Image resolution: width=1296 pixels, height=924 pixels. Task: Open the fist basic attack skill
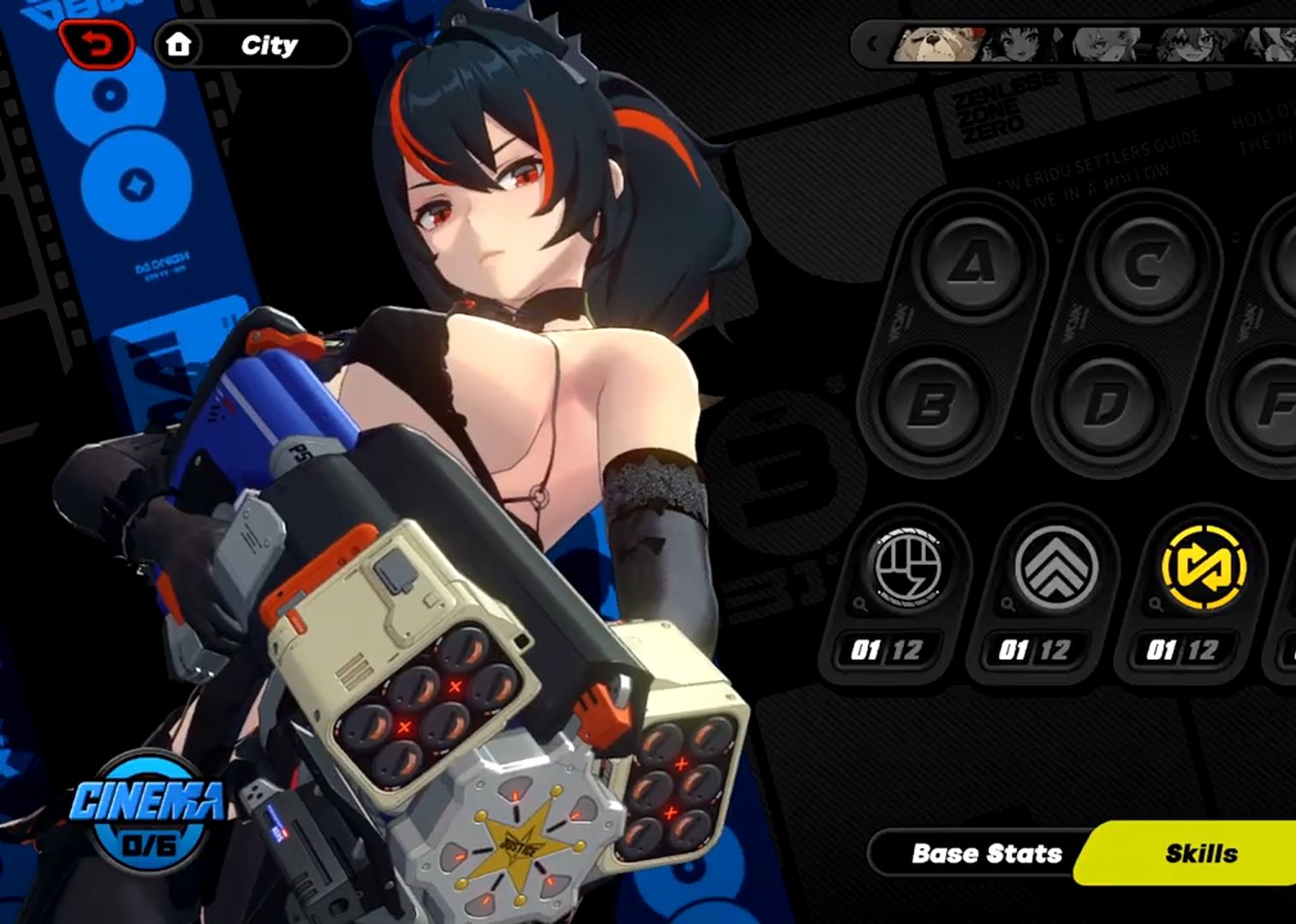(907, 567)
